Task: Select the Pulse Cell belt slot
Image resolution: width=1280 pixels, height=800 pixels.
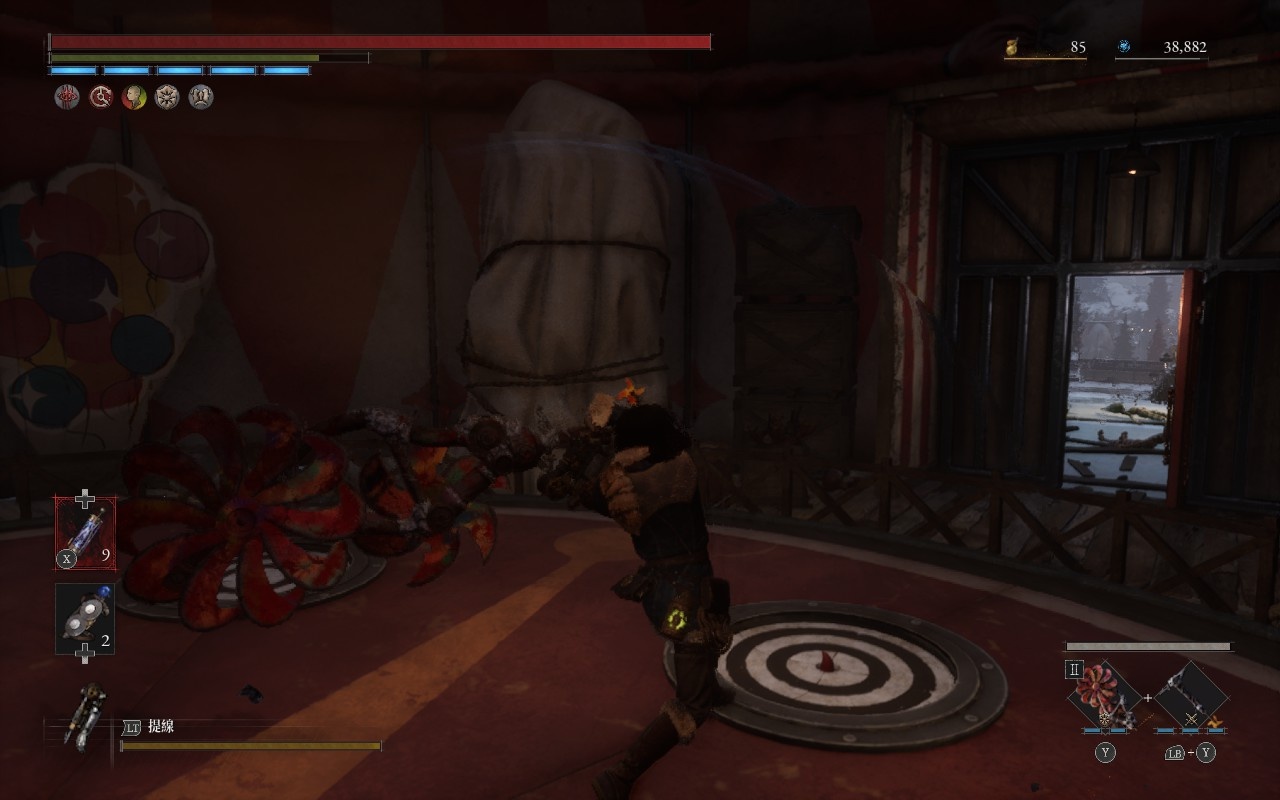Action: (x=85, y=533)
